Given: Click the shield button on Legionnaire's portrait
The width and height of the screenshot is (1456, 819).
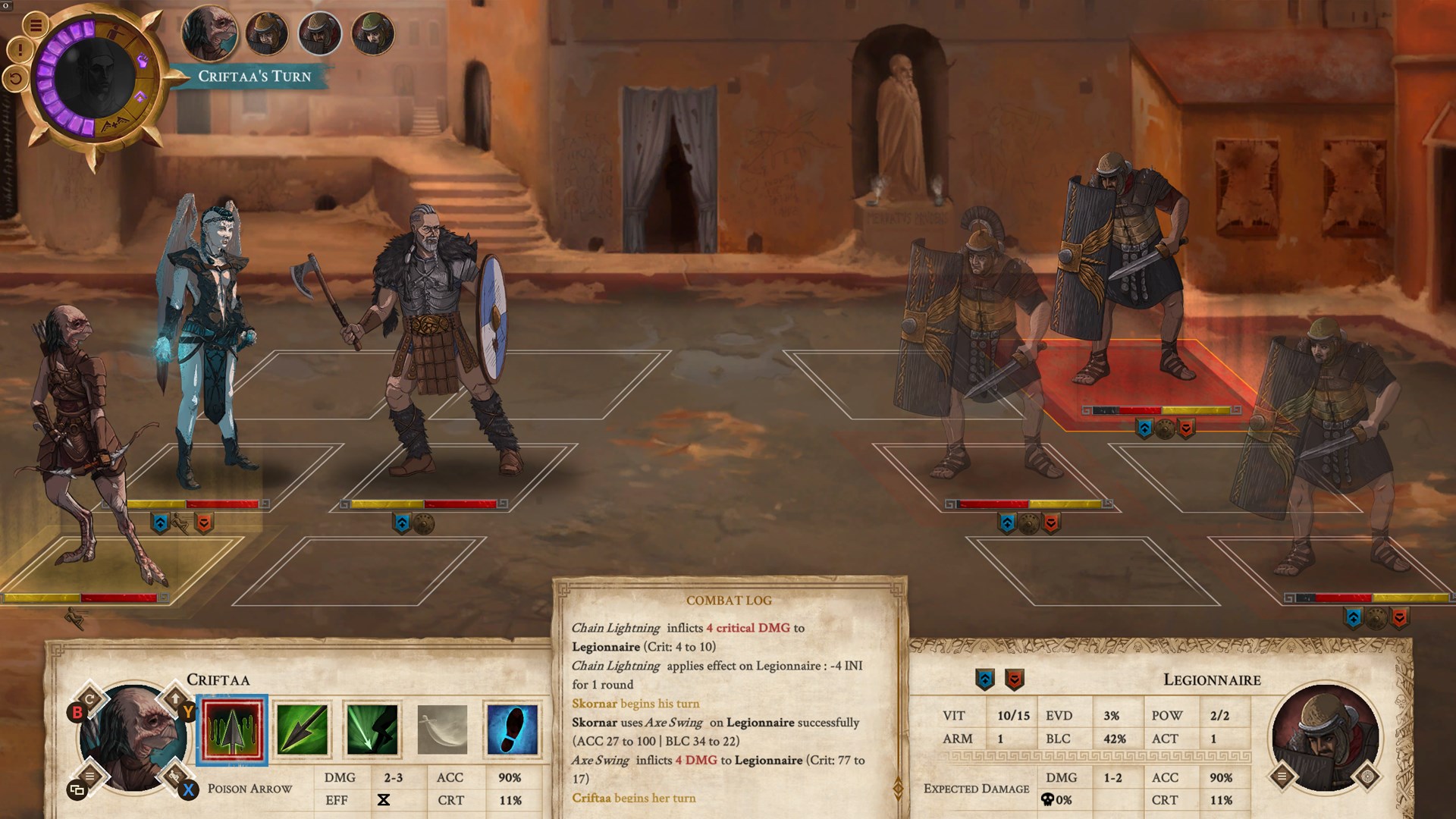Looking at the screenshot, I should 1368,776.
